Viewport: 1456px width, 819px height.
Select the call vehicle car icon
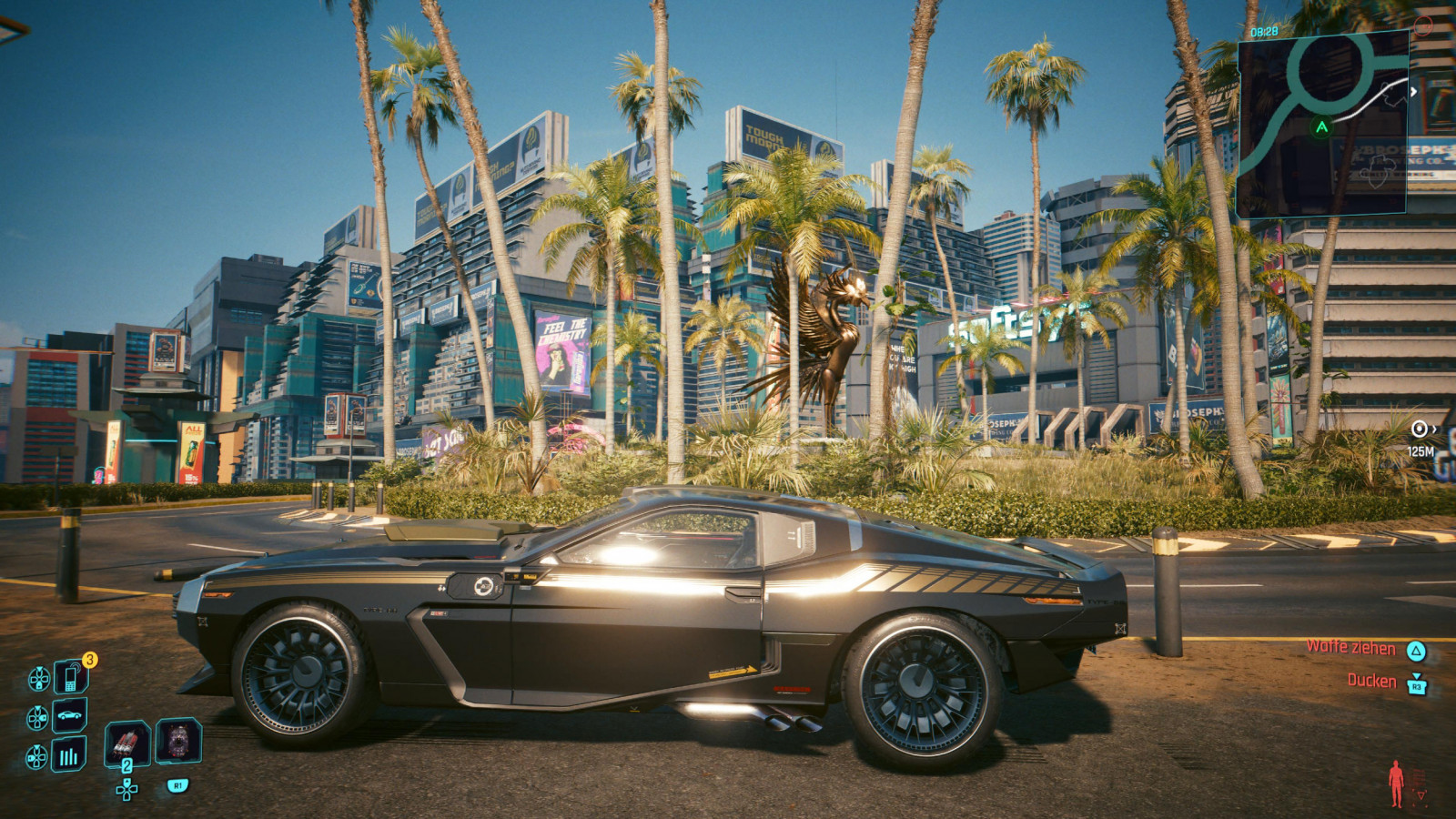coord(70,716)
